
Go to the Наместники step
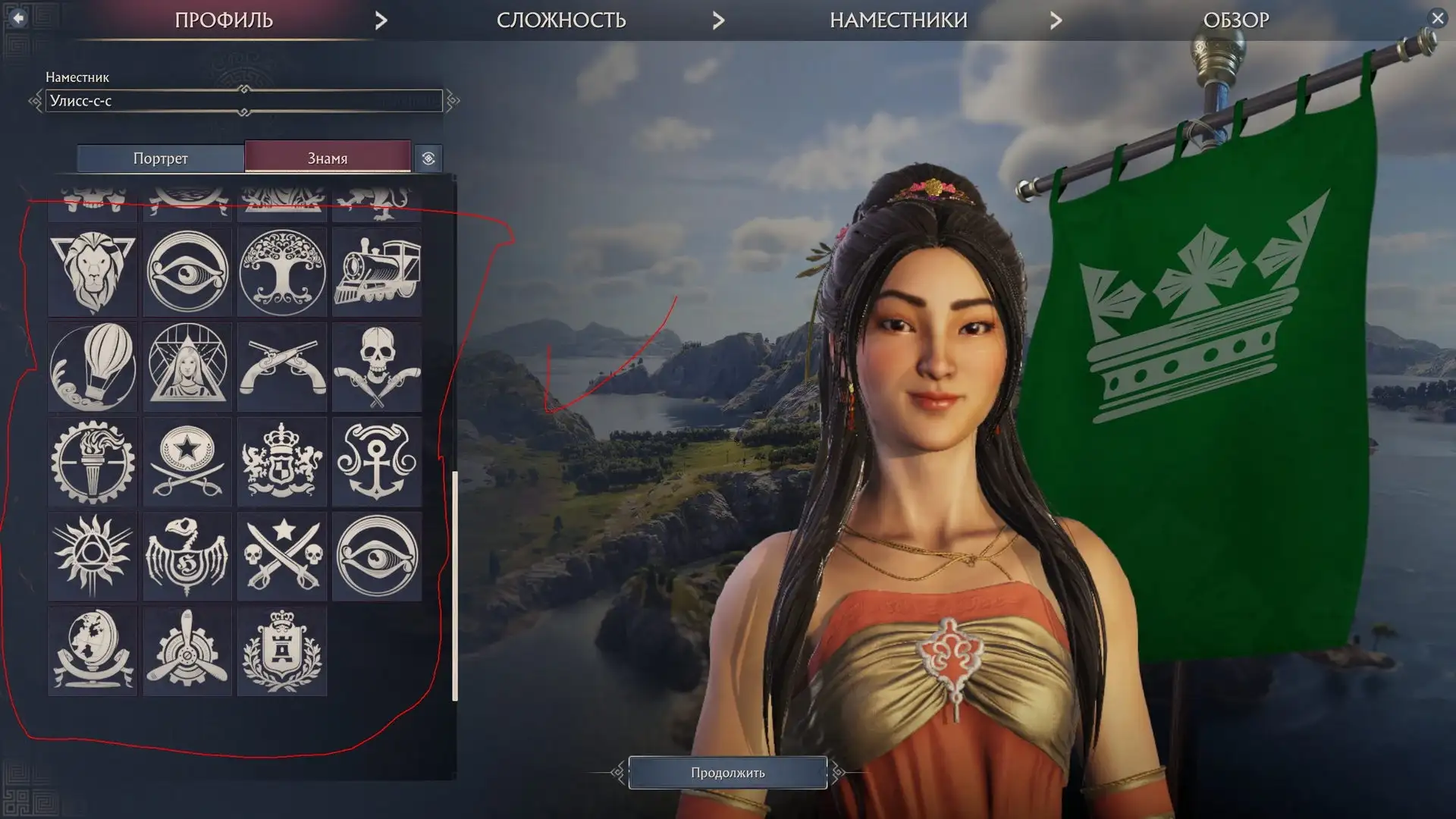898,20
